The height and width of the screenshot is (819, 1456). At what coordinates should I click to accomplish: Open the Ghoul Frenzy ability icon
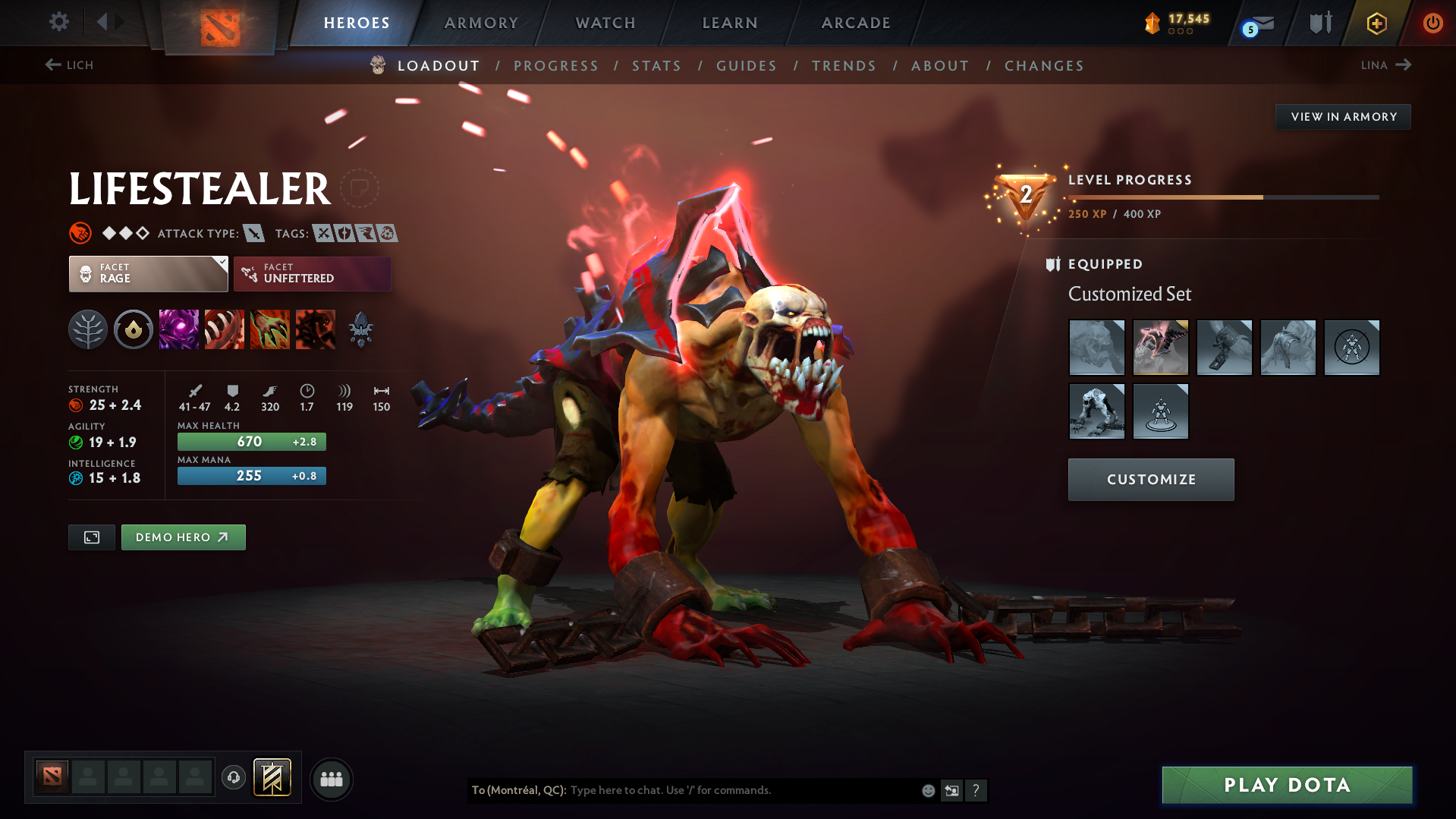pyautogui.click(x=269, y=329)
